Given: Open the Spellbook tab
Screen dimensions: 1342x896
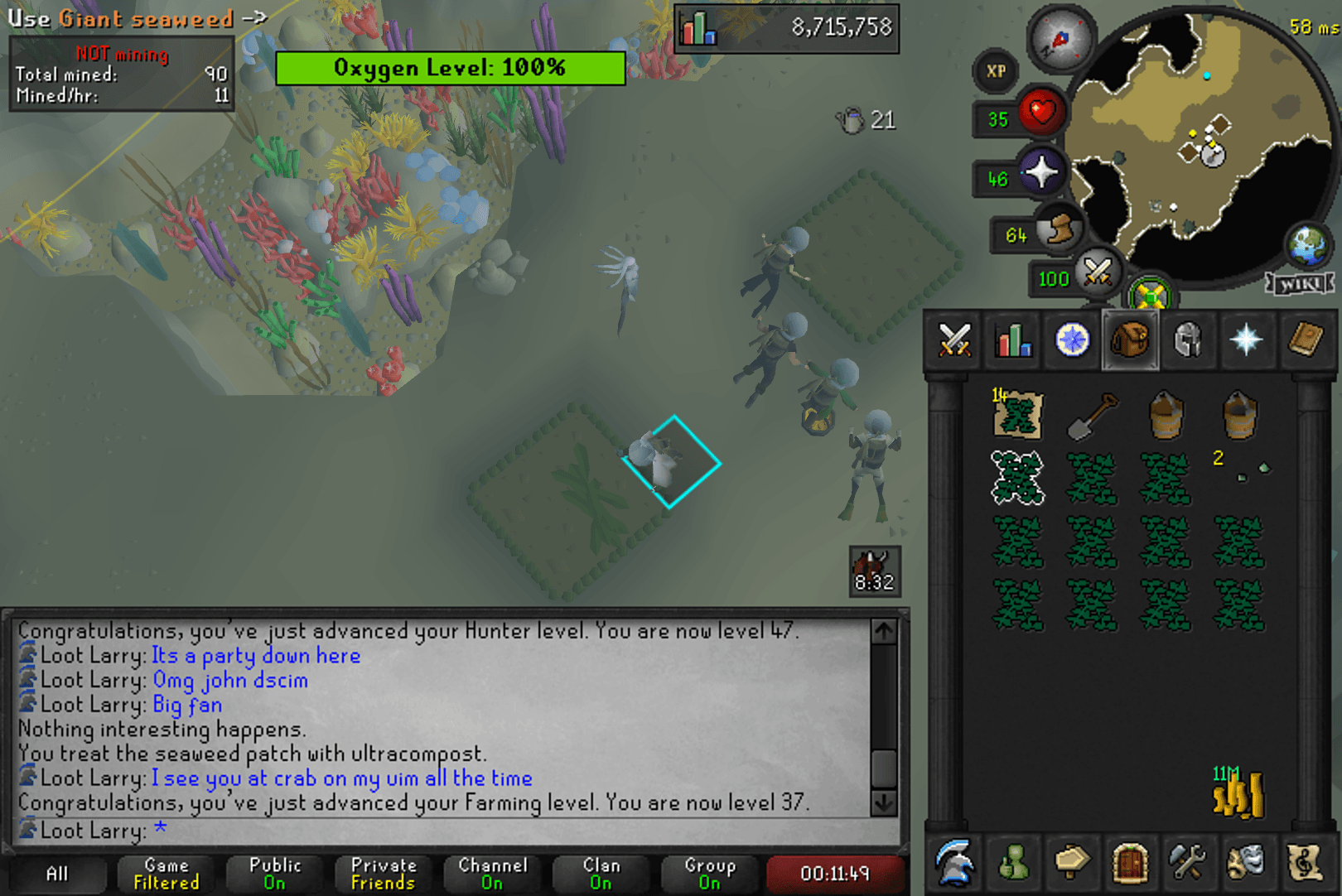Looking at the screenshot, I should click(1306, 340).
